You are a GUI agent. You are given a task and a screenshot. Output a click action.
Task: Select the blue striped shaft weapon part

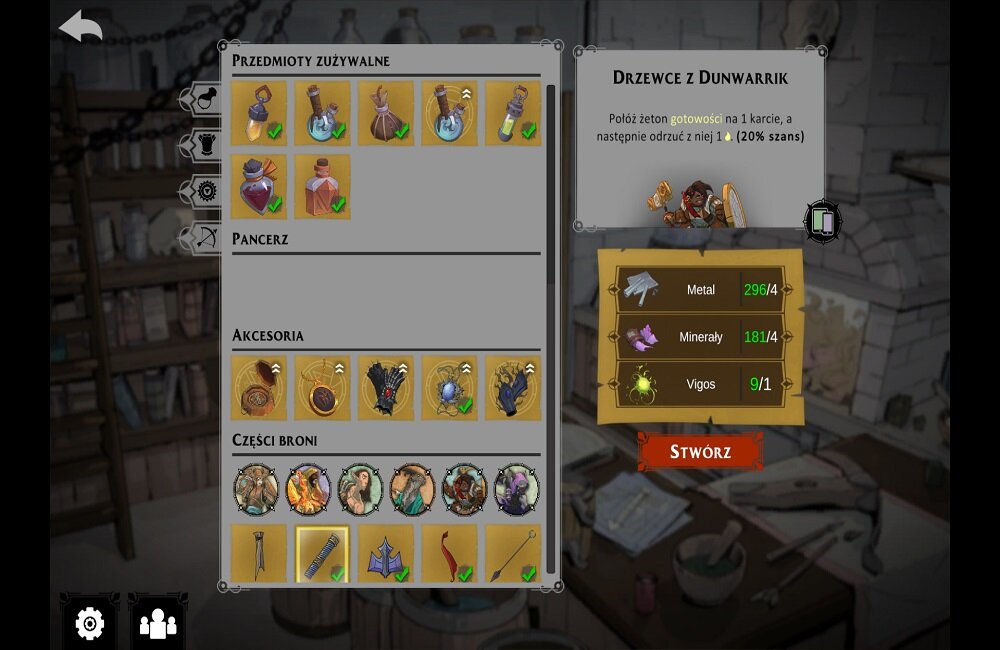(x=322, y=553)
